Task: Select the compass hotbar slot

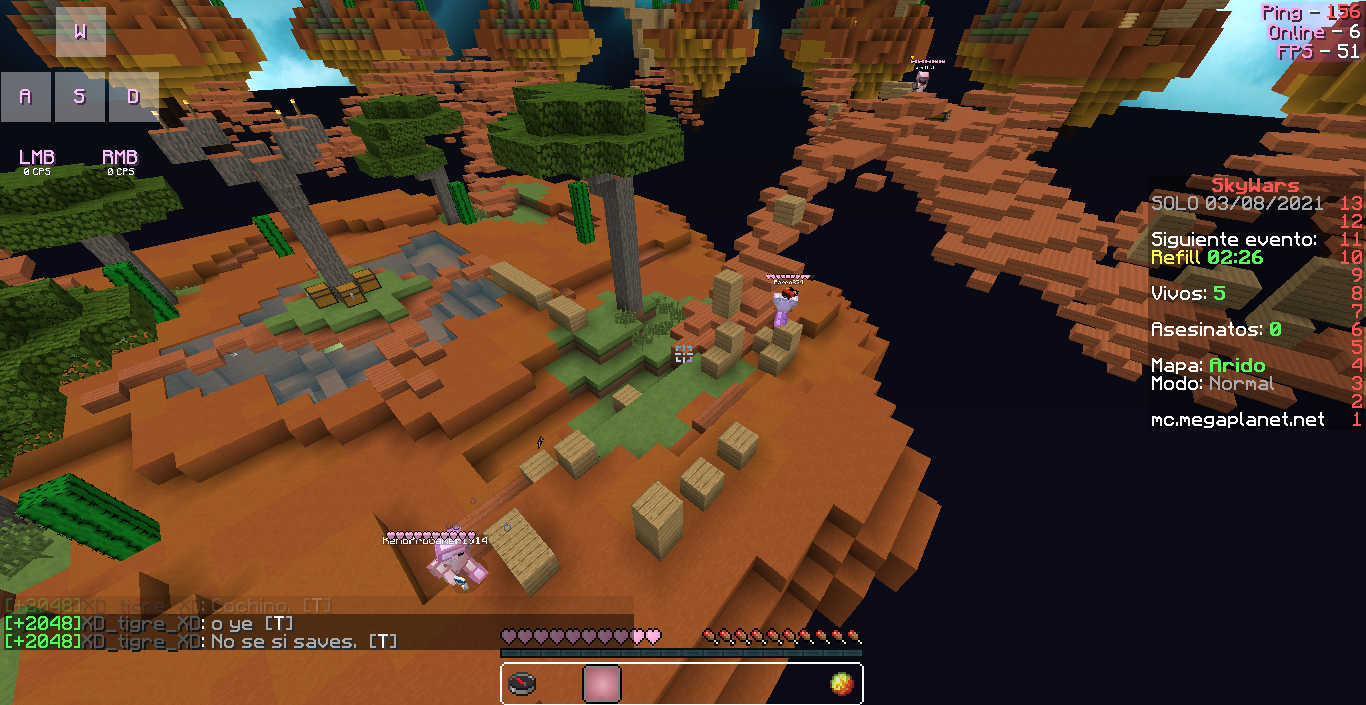Action: tap(522, 684)
